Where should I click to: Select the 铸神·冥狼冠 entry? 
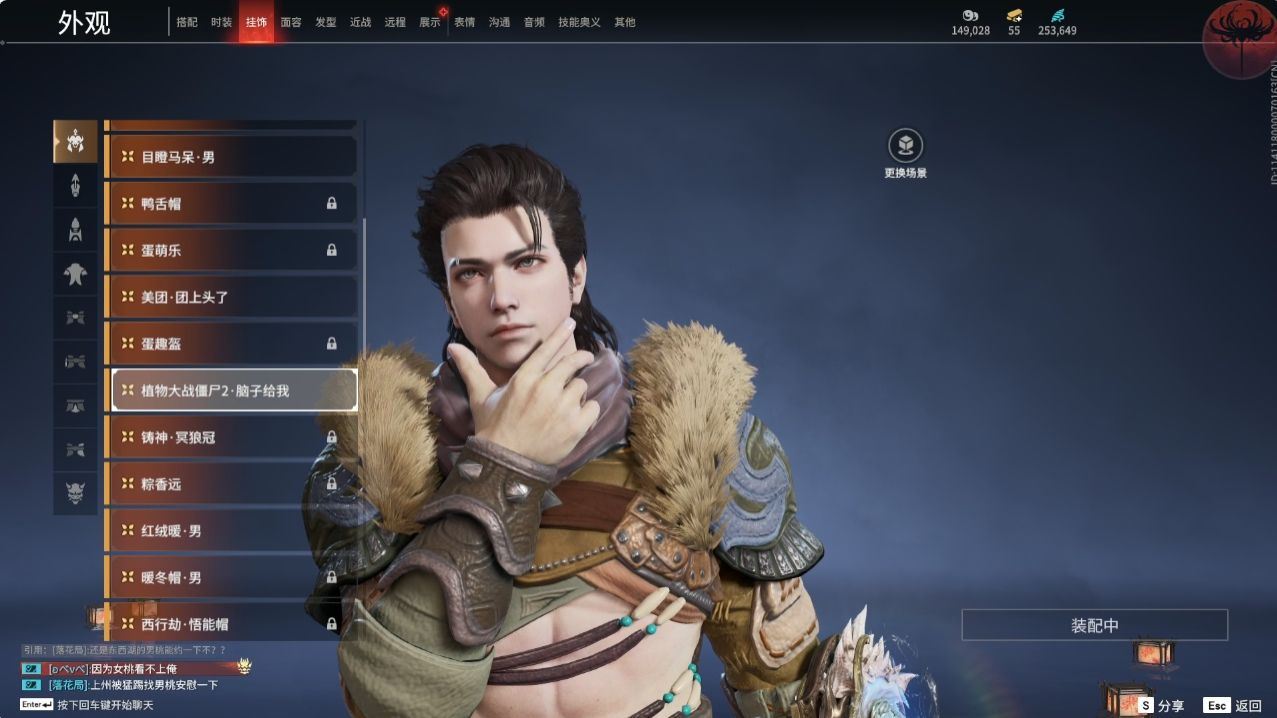[x=231, y=437]
